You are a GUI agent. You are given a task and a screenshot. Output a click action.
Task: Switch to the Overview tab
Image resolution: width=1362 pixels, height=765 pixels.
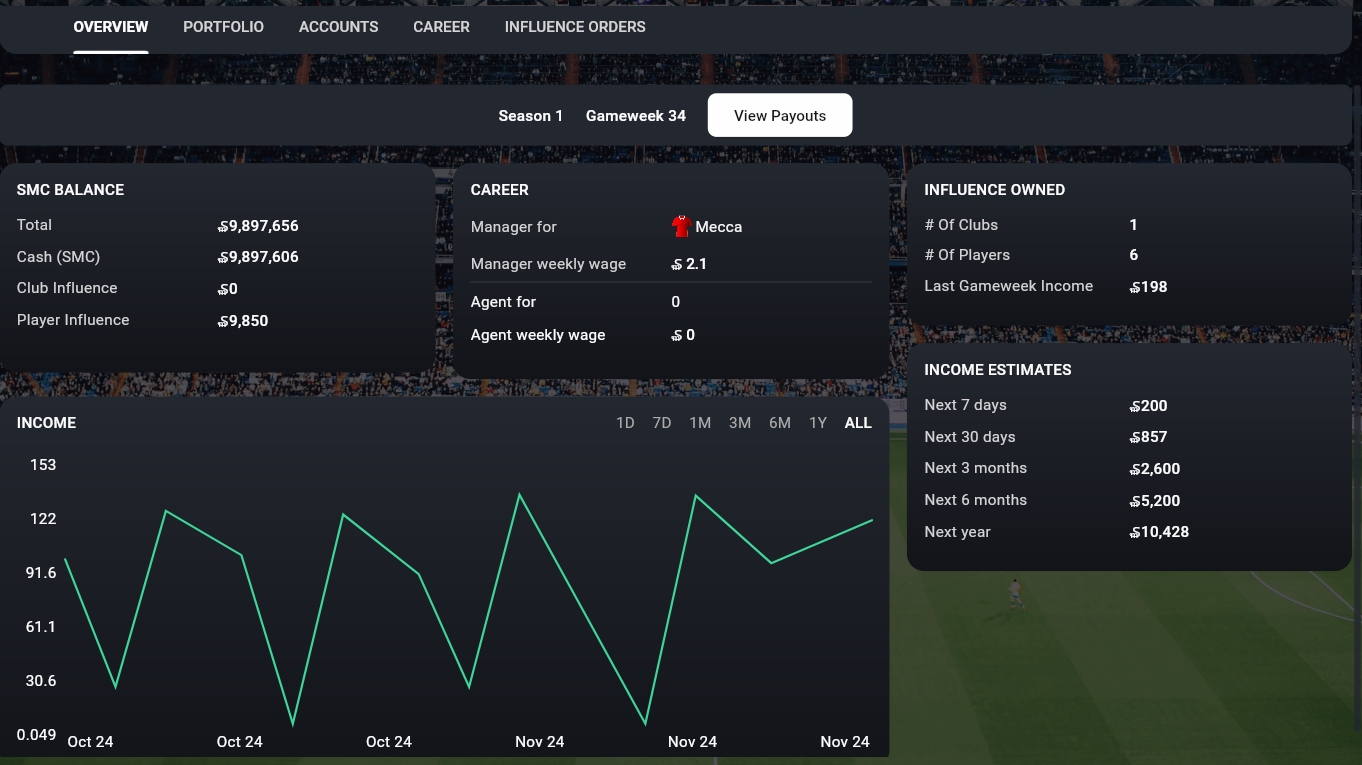click(x=111, y=27)
